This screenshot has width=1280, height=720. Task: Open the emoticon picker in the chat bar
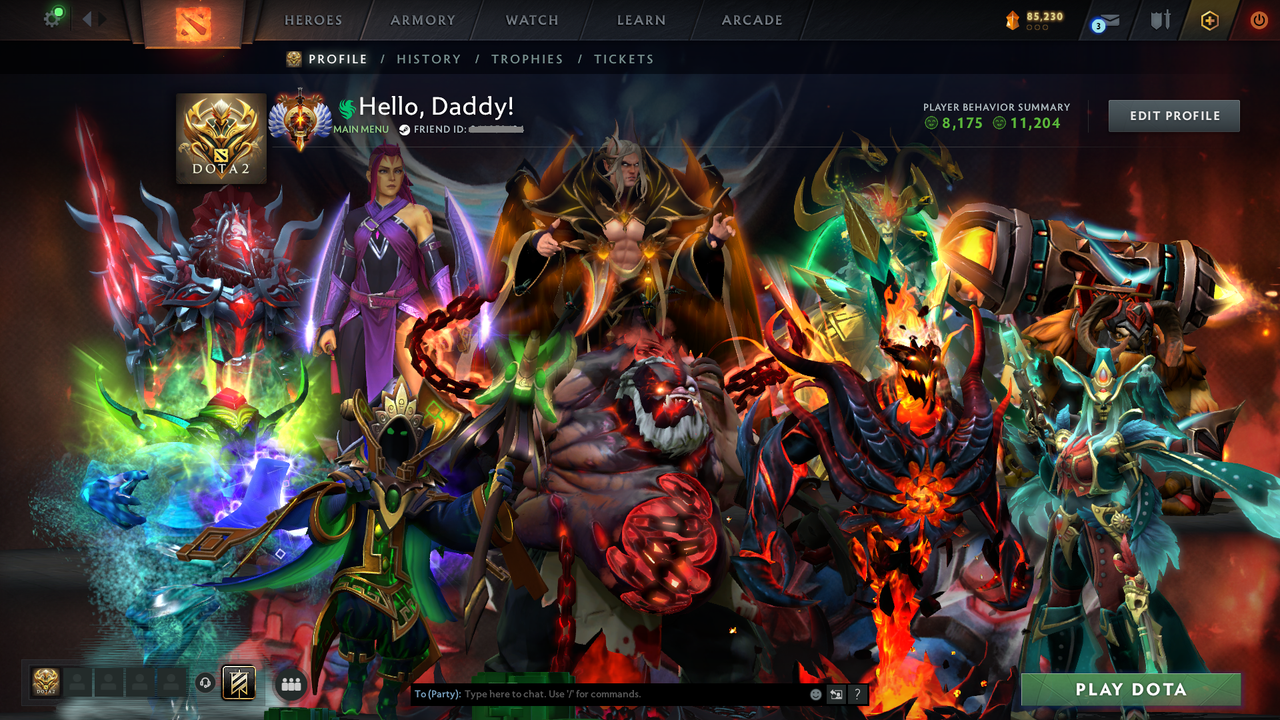[816, 693]
